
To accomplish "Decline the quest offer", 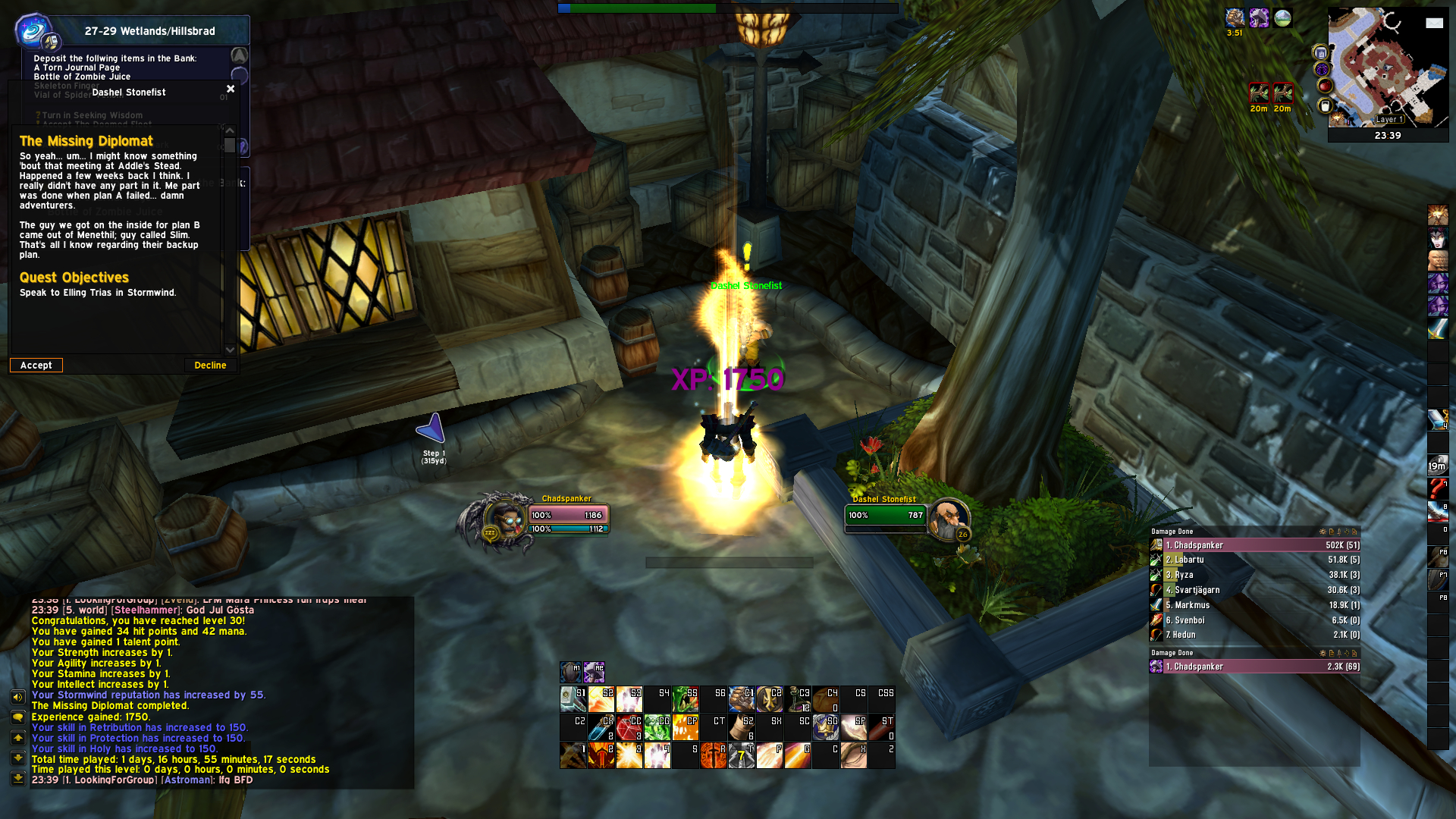I will click(x=210, y=366).
